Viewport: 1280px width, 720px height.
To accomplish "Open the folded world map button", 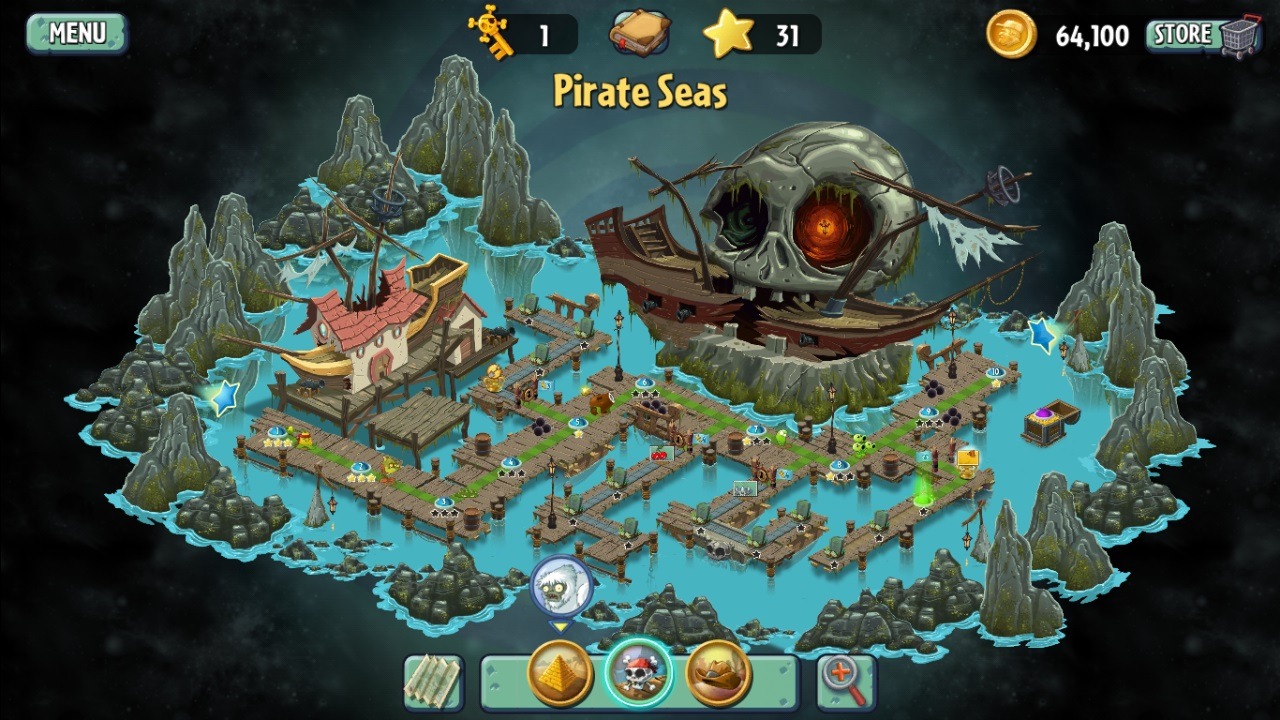I will click(433, 682).
